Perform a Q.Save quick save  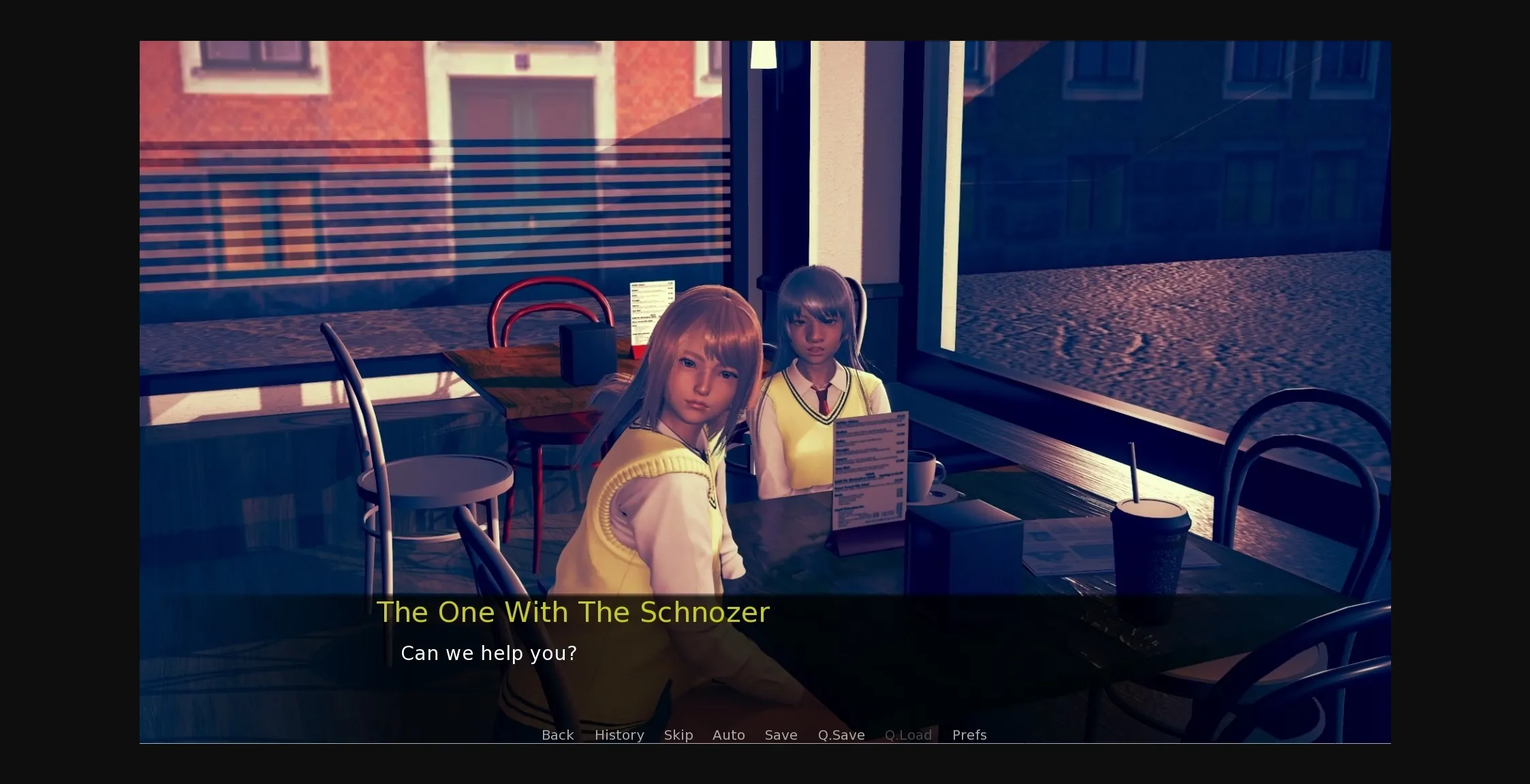841,735
